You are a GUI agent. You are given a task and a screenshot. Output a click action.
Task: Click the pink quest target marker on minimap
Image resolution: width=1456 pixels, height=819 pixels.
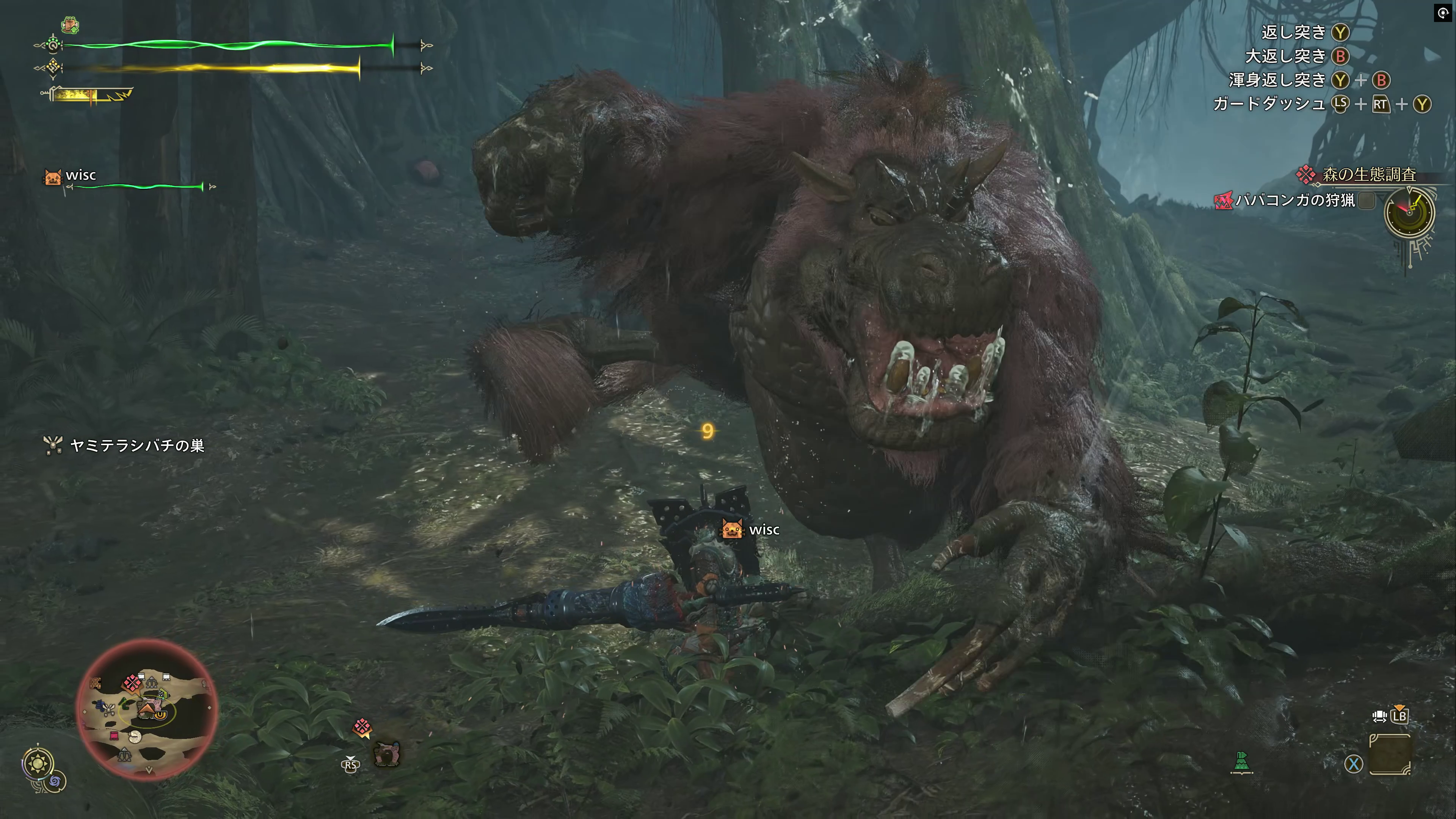[132, 683]
